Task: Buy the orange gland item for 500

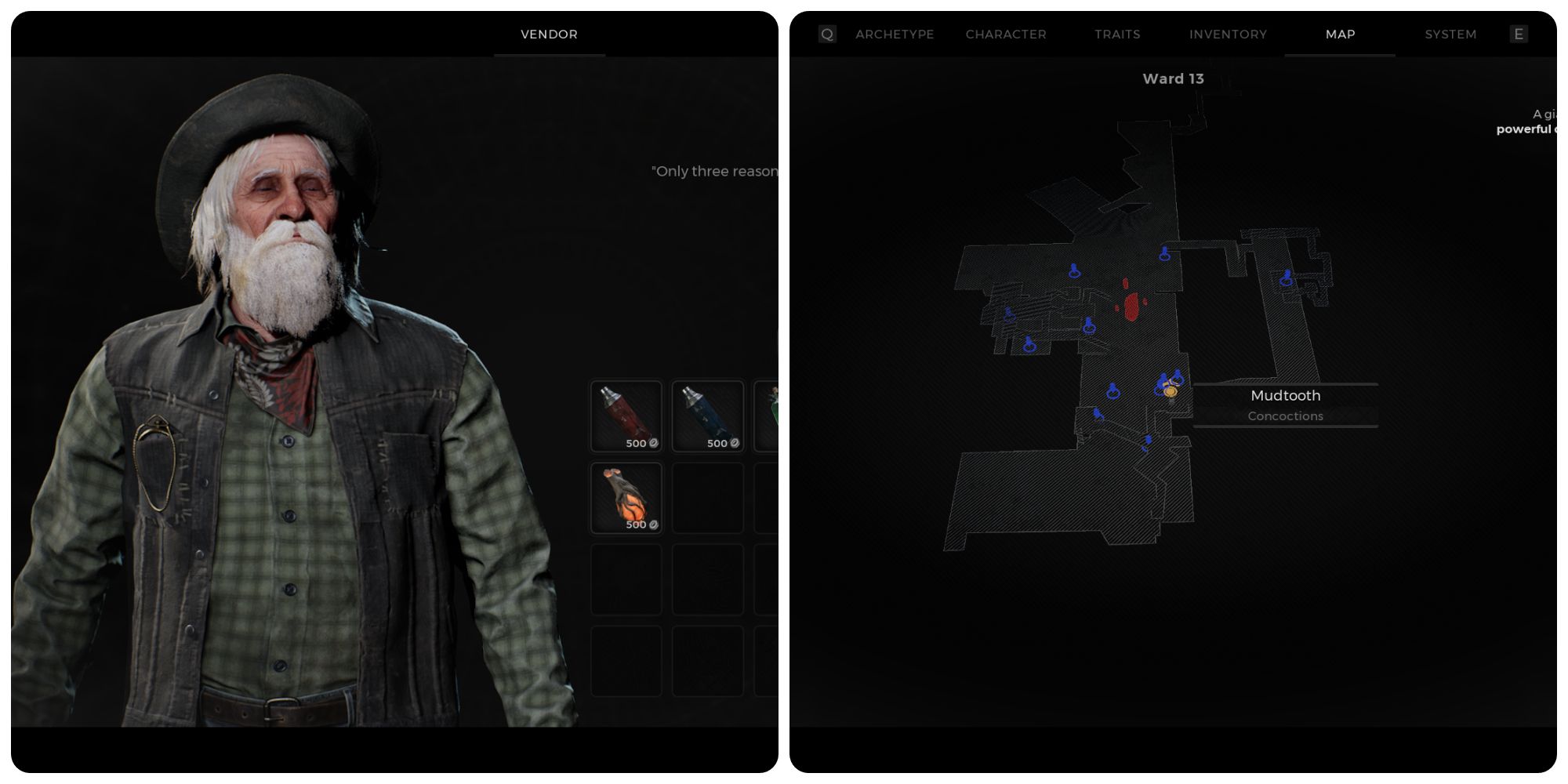Action: click(626, 499)
